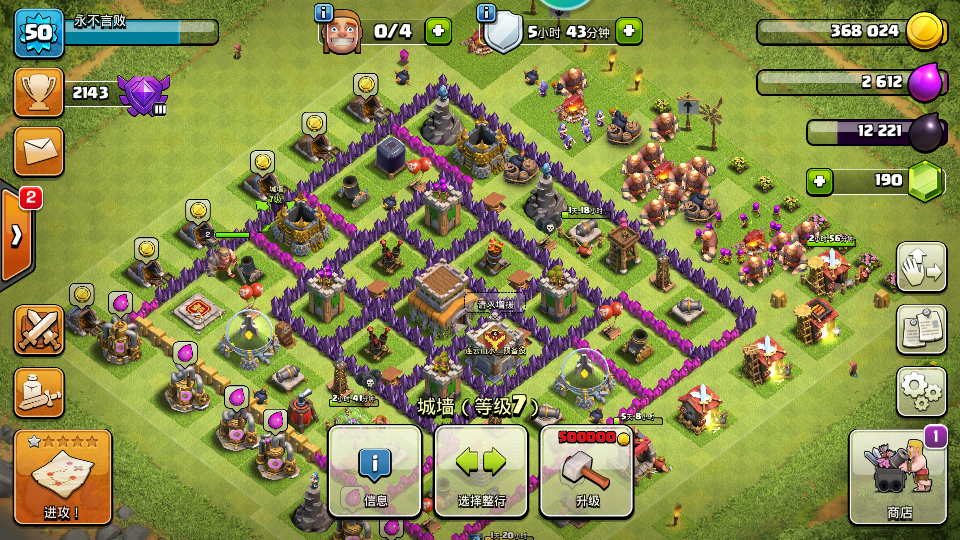Screen dimensions: 960x540
Task: Expand the orange side panel arrow
Action: click(17, 236)
